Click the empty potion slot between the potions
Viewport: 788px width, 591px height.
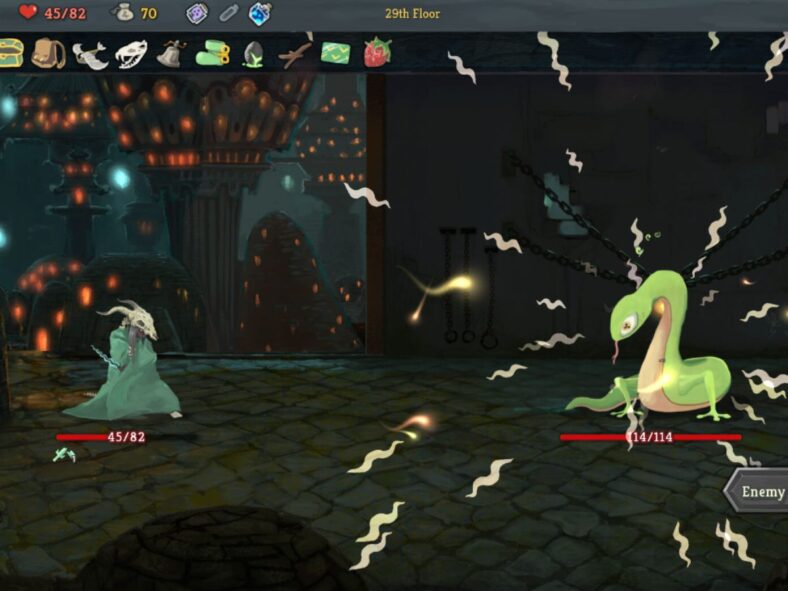(x=228, y=13)
